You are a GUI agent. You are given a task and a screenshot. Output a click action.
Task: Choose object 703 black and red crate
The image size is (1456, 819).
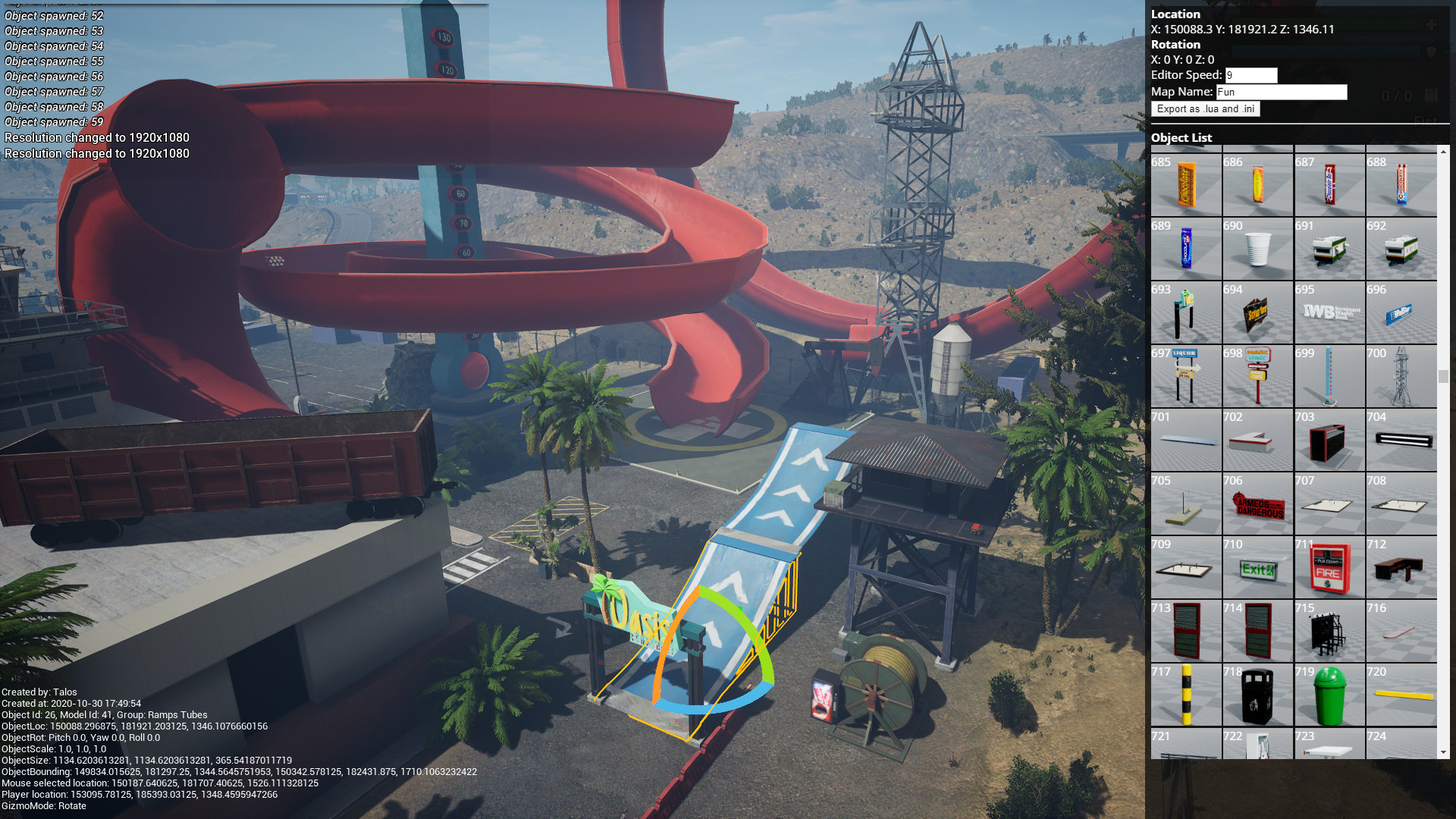1329,441
